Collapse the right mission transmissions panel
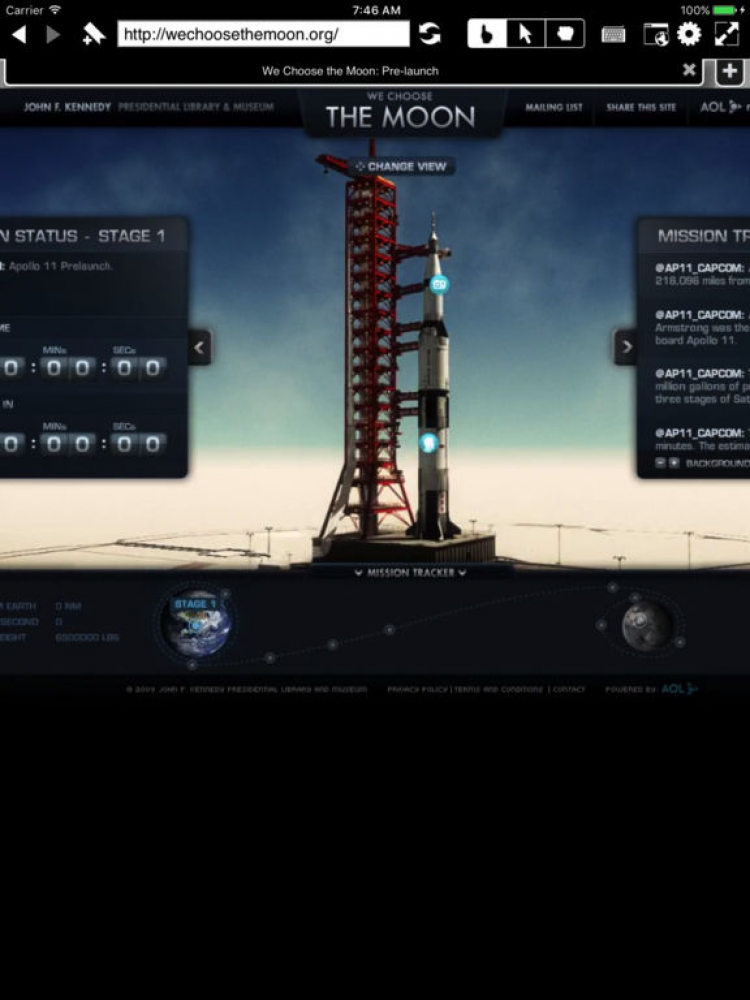Image resolution: width=750 pixels, height=1000 pixels. (625, 348)
